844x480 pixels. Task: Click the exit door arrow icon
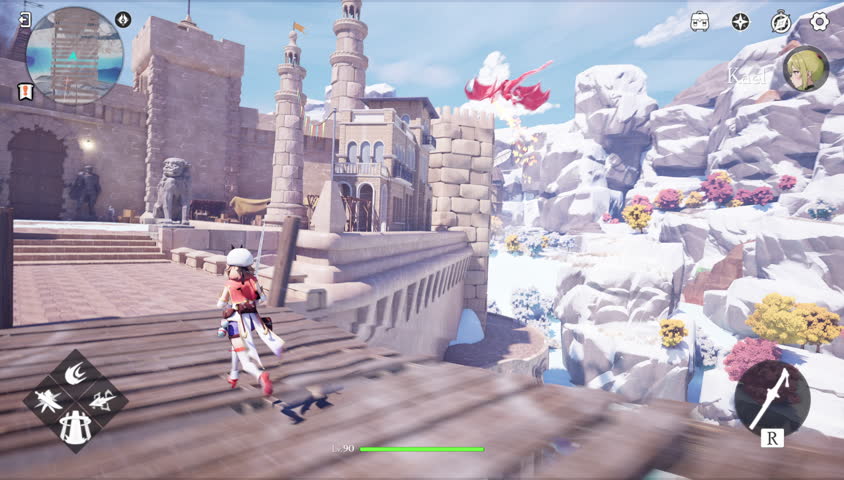pyautogui.click(x=24, y=19)
